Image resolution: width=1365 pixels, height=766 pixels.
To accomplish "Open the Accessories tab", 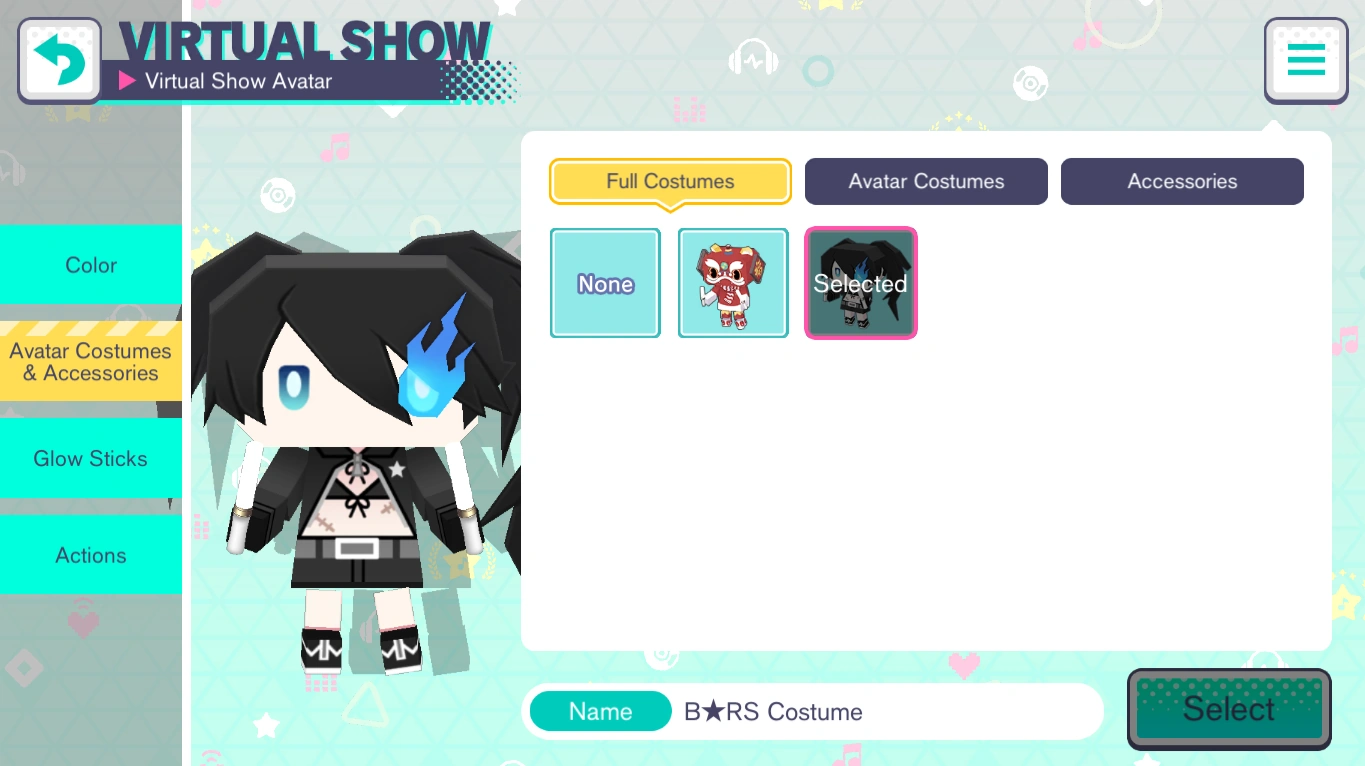I will point(1181,181).
